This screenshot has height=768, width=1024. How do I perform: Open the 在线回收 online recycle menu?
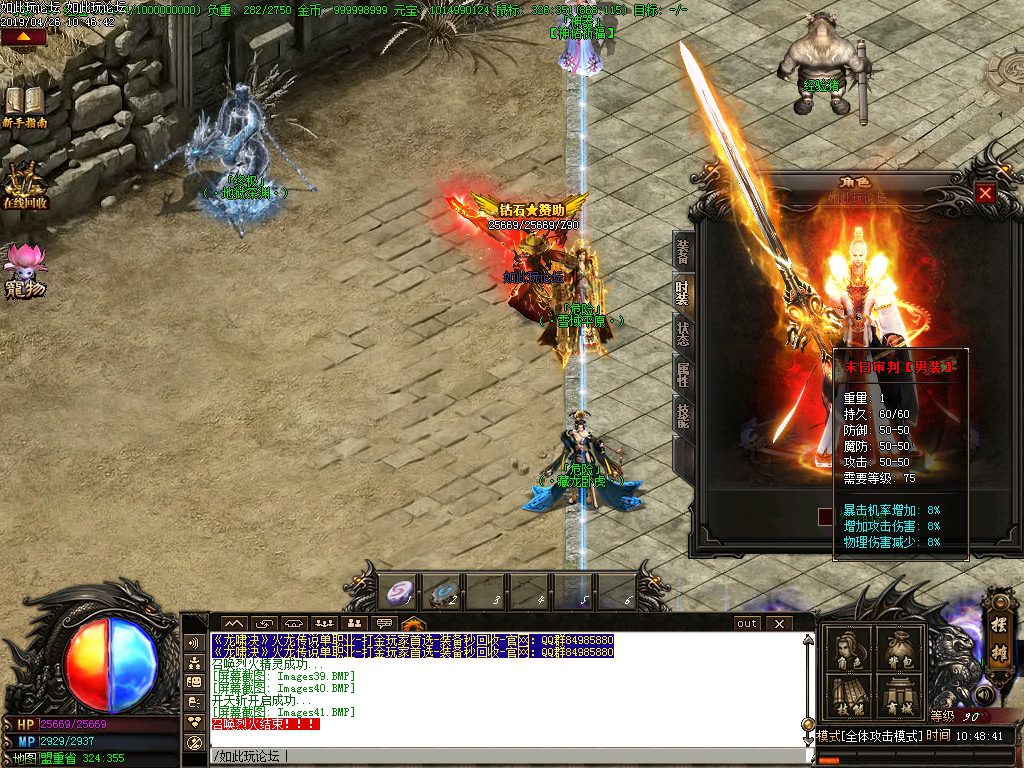pos(24,186)
